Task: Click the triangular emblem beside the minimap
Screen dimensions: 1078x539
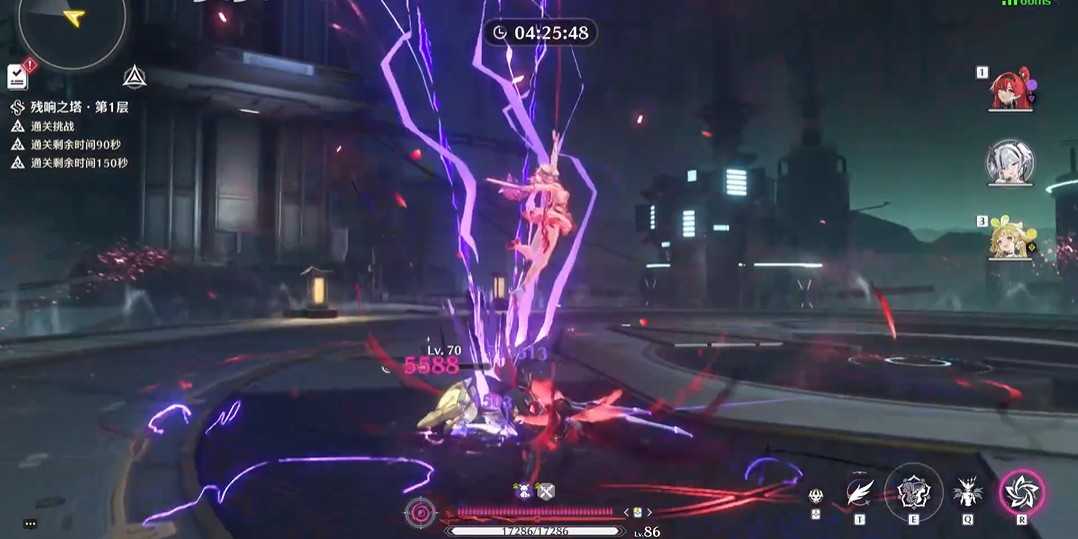Action: pyautogui.click(x=134, y=76)
